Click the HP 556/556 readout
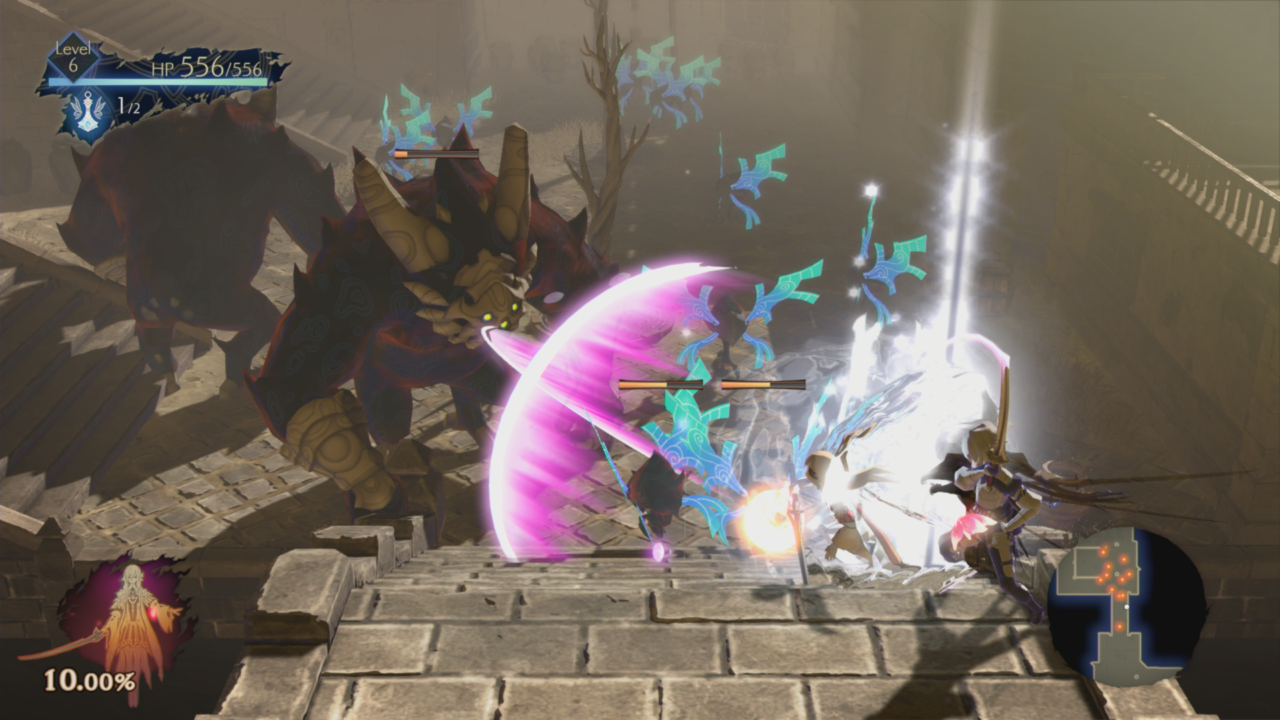 coord(219,66)
